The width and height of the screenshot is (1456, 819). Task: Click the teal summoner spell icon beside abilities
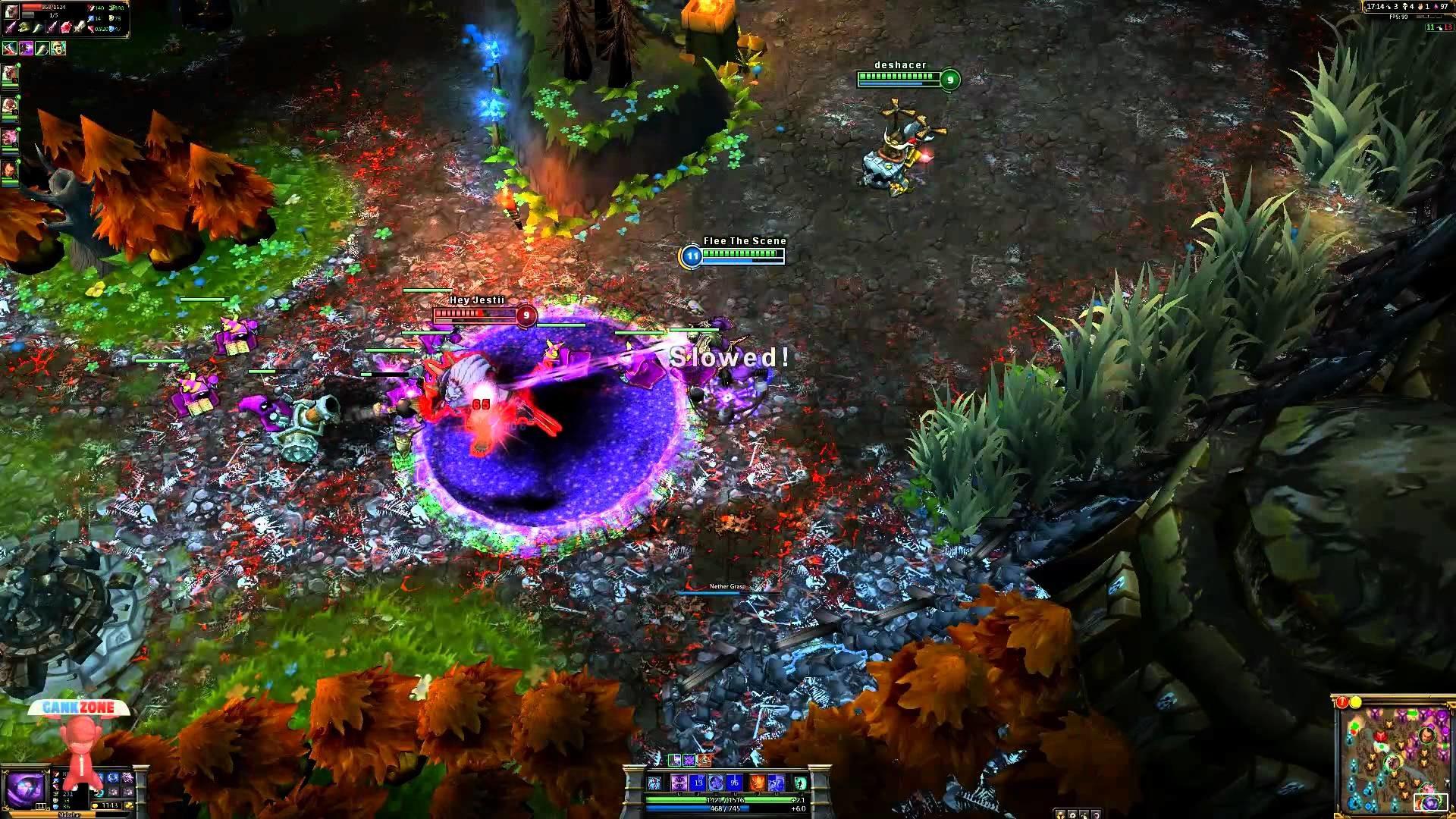coord(799,782)
